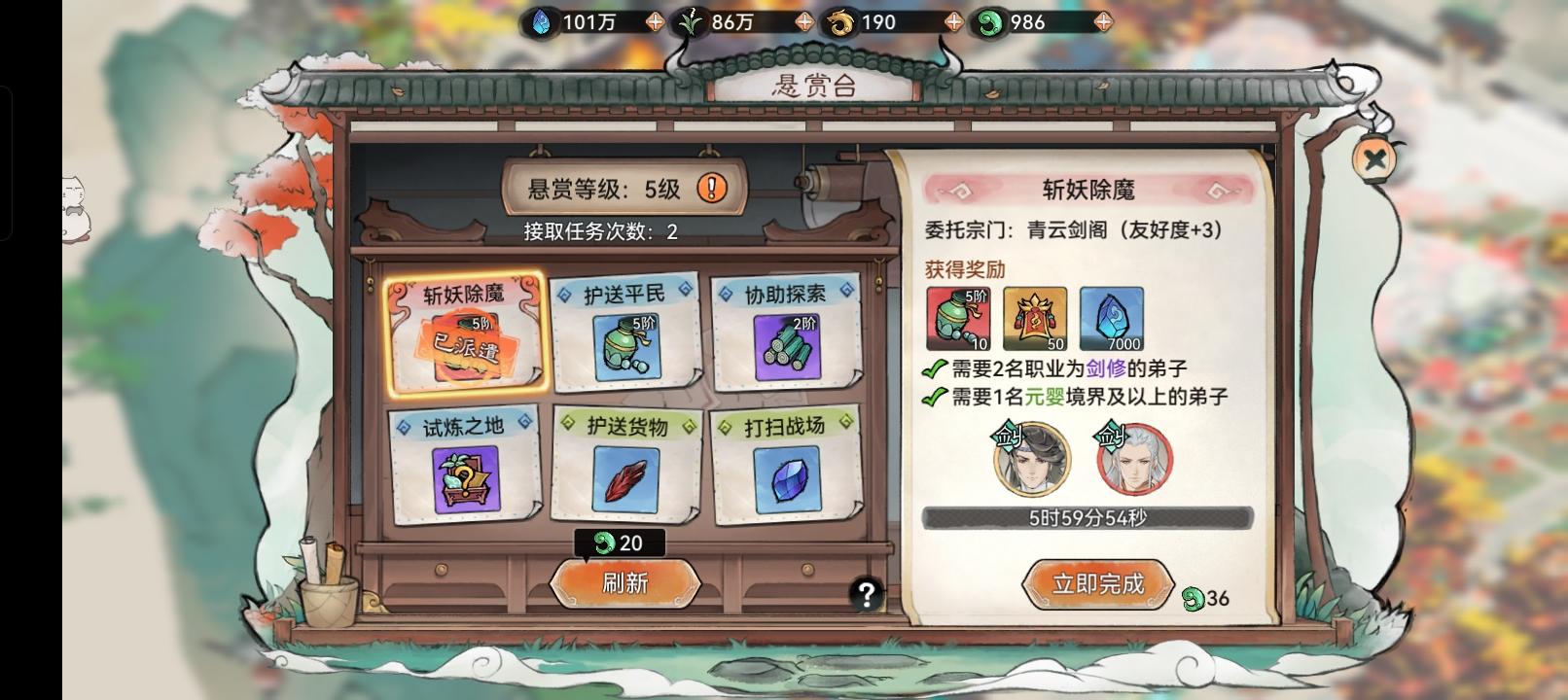This screenshot has height=700, width=1568.
Task: Open the 打扫战场 battlefield cleanup task
Action: (x=785, y=467)
